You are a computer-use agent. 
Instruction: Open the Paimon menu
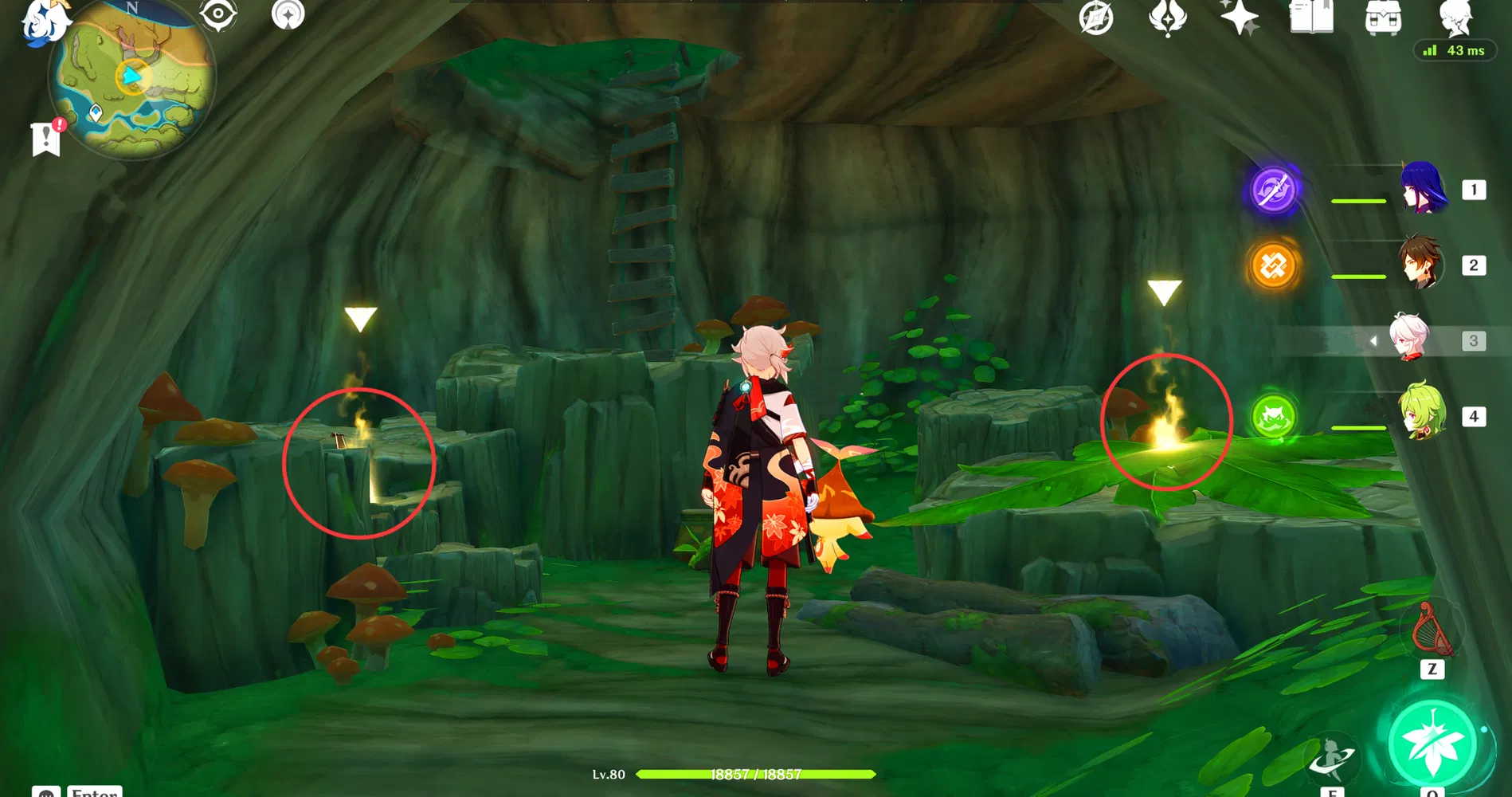click(x=45, y=20)
